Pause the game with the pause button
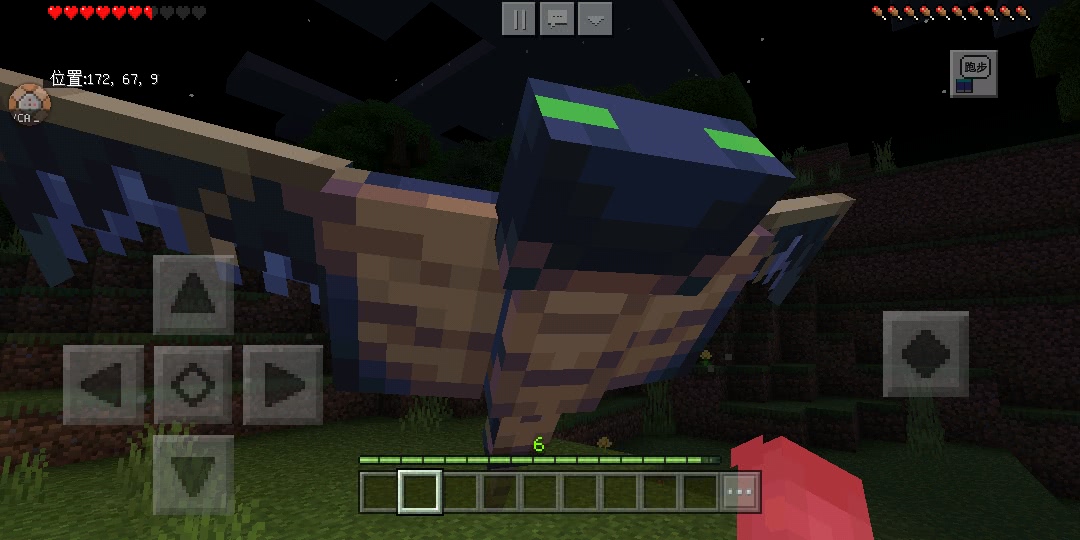 [x=518, y=19]
